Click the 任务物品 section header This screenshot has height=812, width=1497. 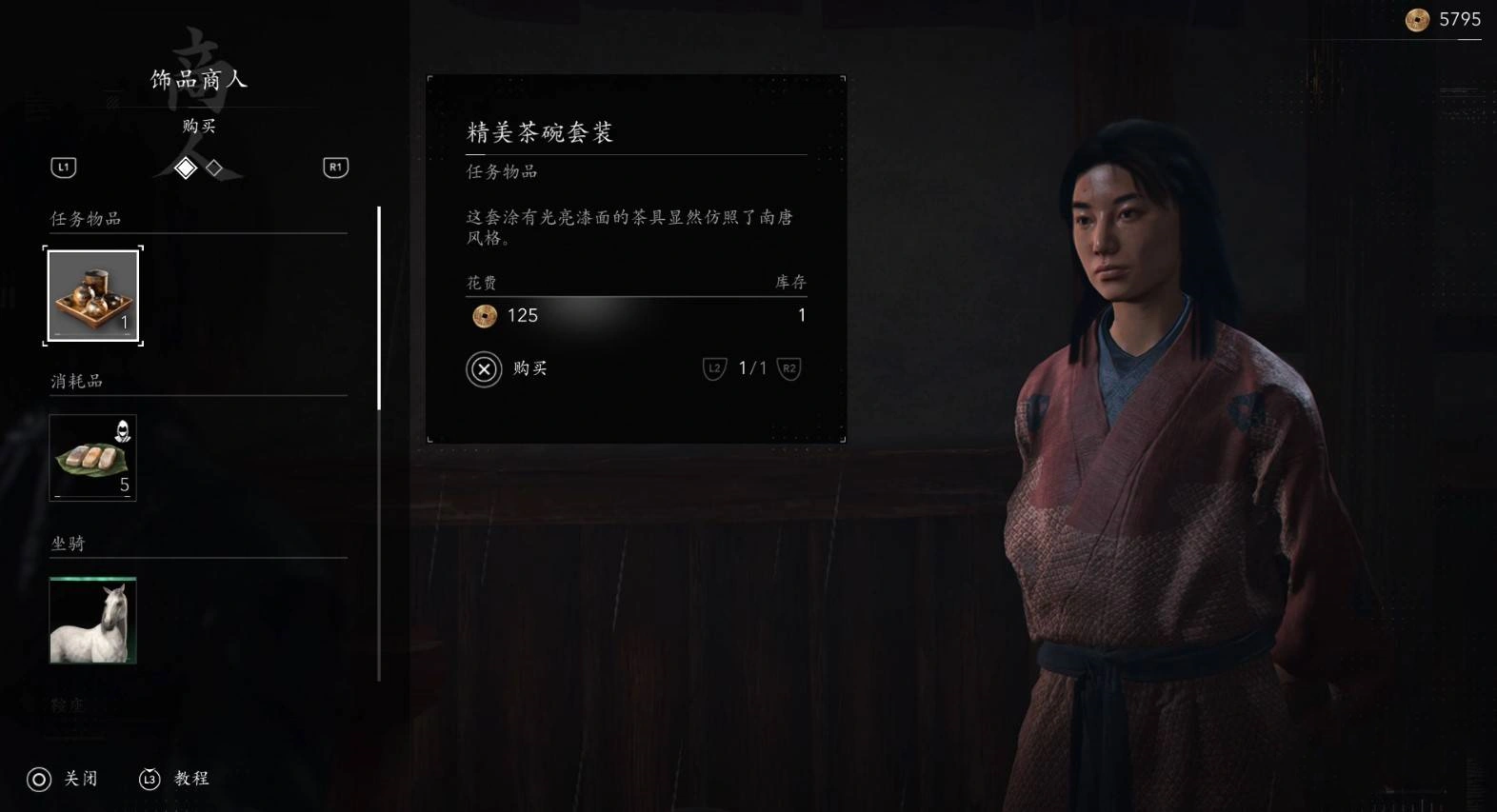point(84,218)
